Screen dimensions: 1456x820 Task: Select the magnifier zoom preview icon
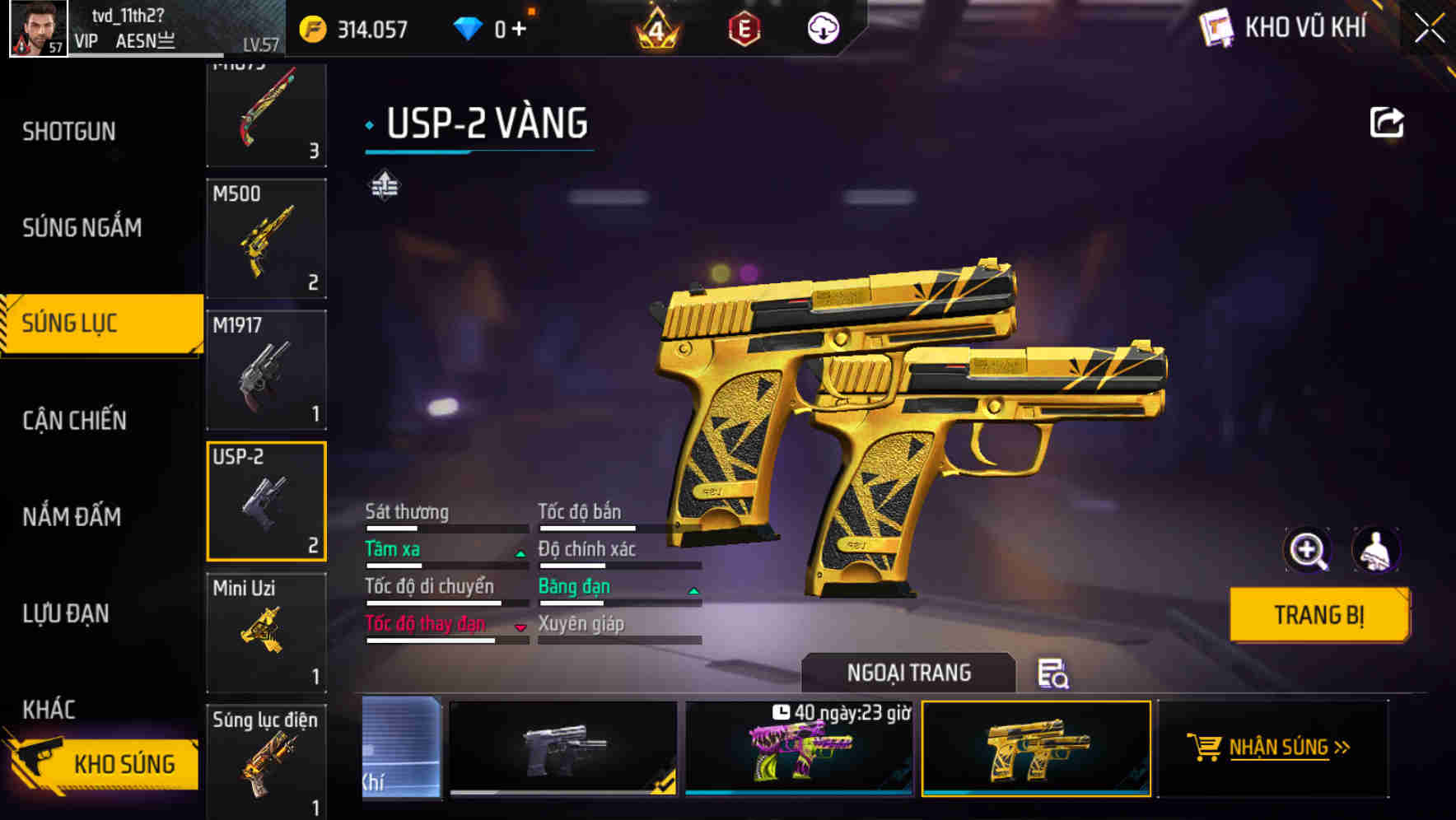1307,550
